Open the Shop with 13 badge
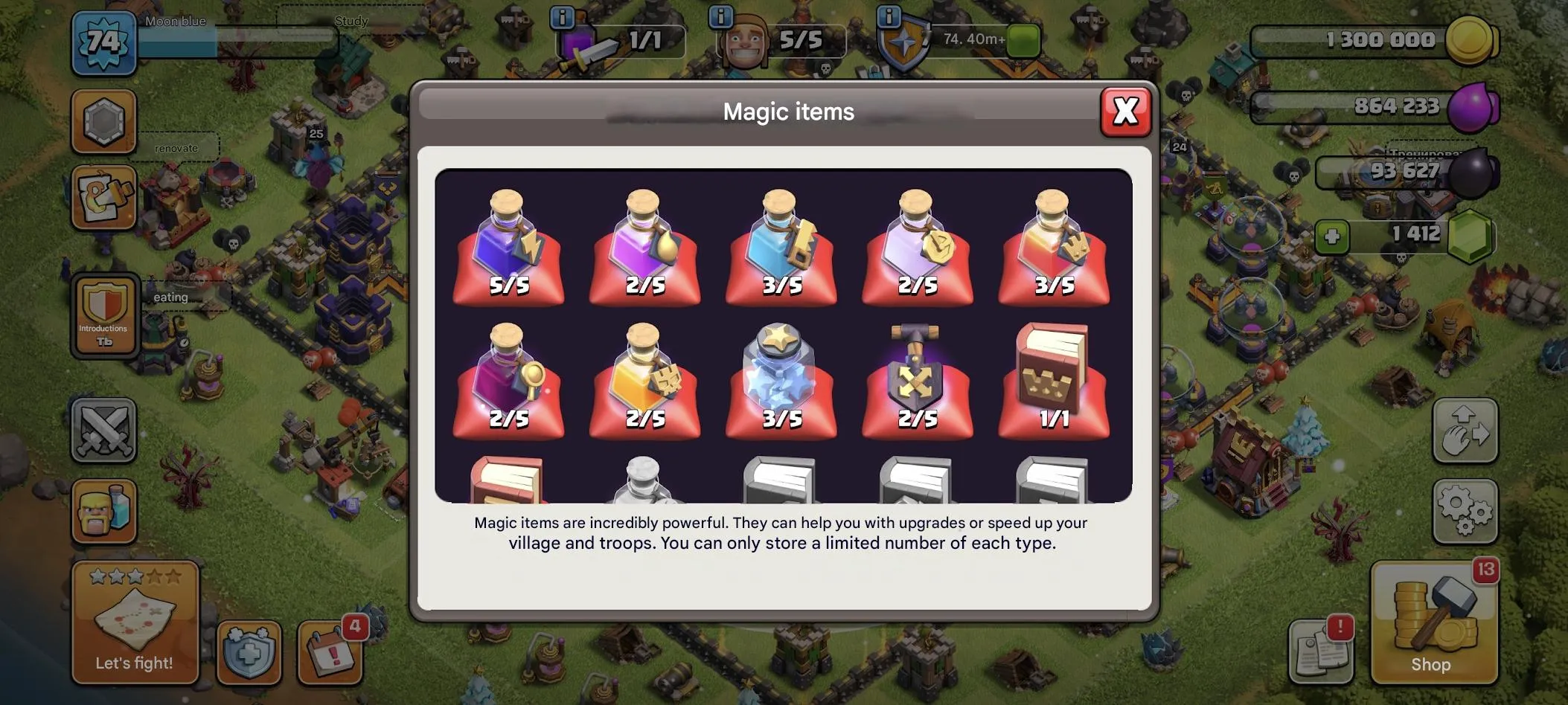The image size is (1568, 705). coord(1434,625)
